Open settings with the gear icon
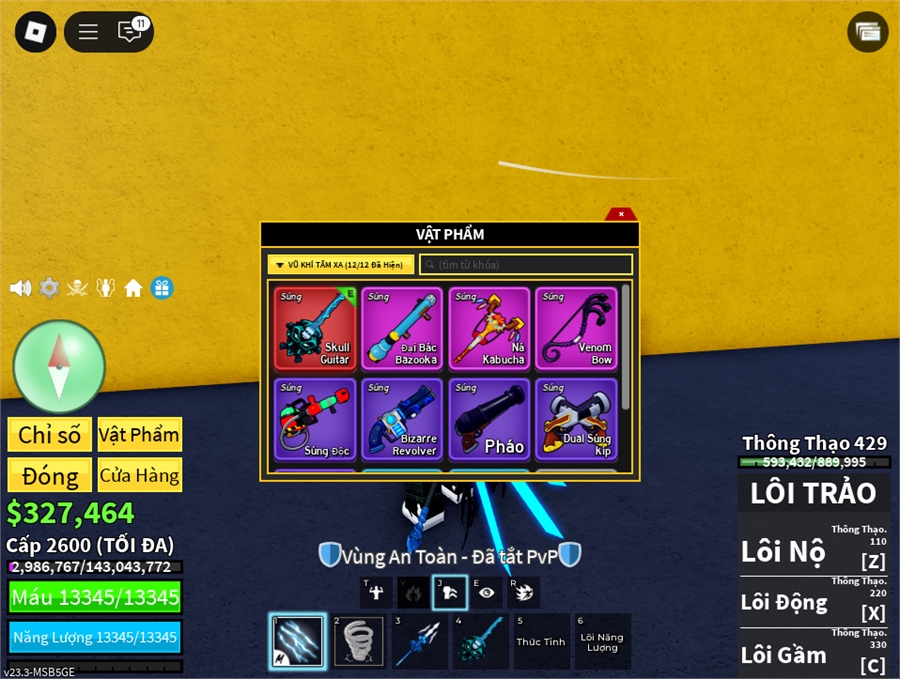Image resolution: width=900 pixels, height=679 pixels. [x=49, y=289]
